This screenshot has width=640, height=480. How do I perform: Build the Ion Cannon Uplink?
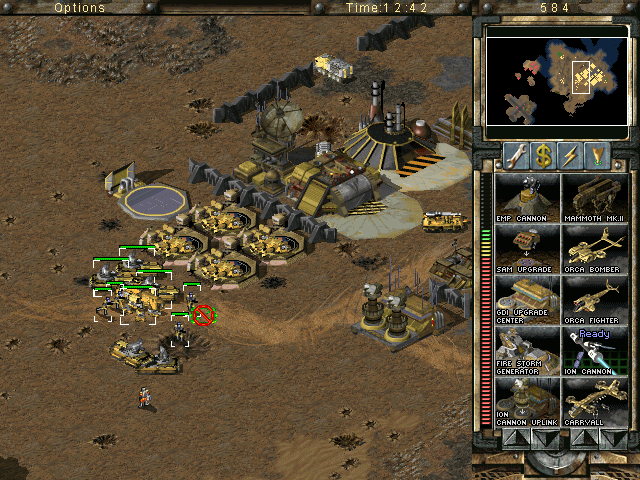(x=527, y=401)
